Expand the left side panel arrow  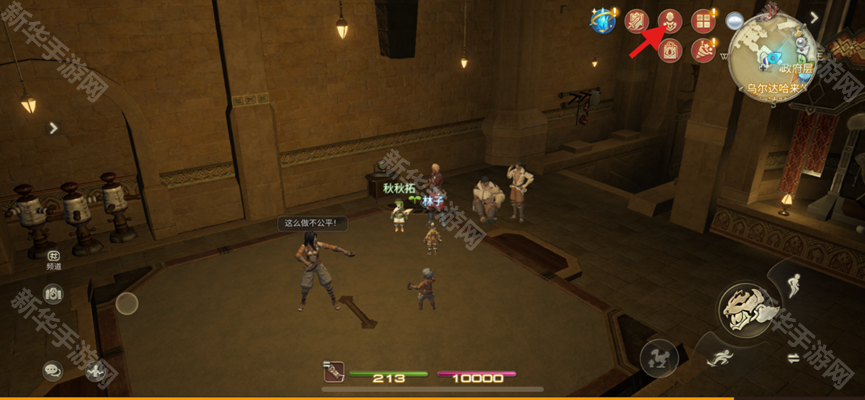(x=53, y=127)
